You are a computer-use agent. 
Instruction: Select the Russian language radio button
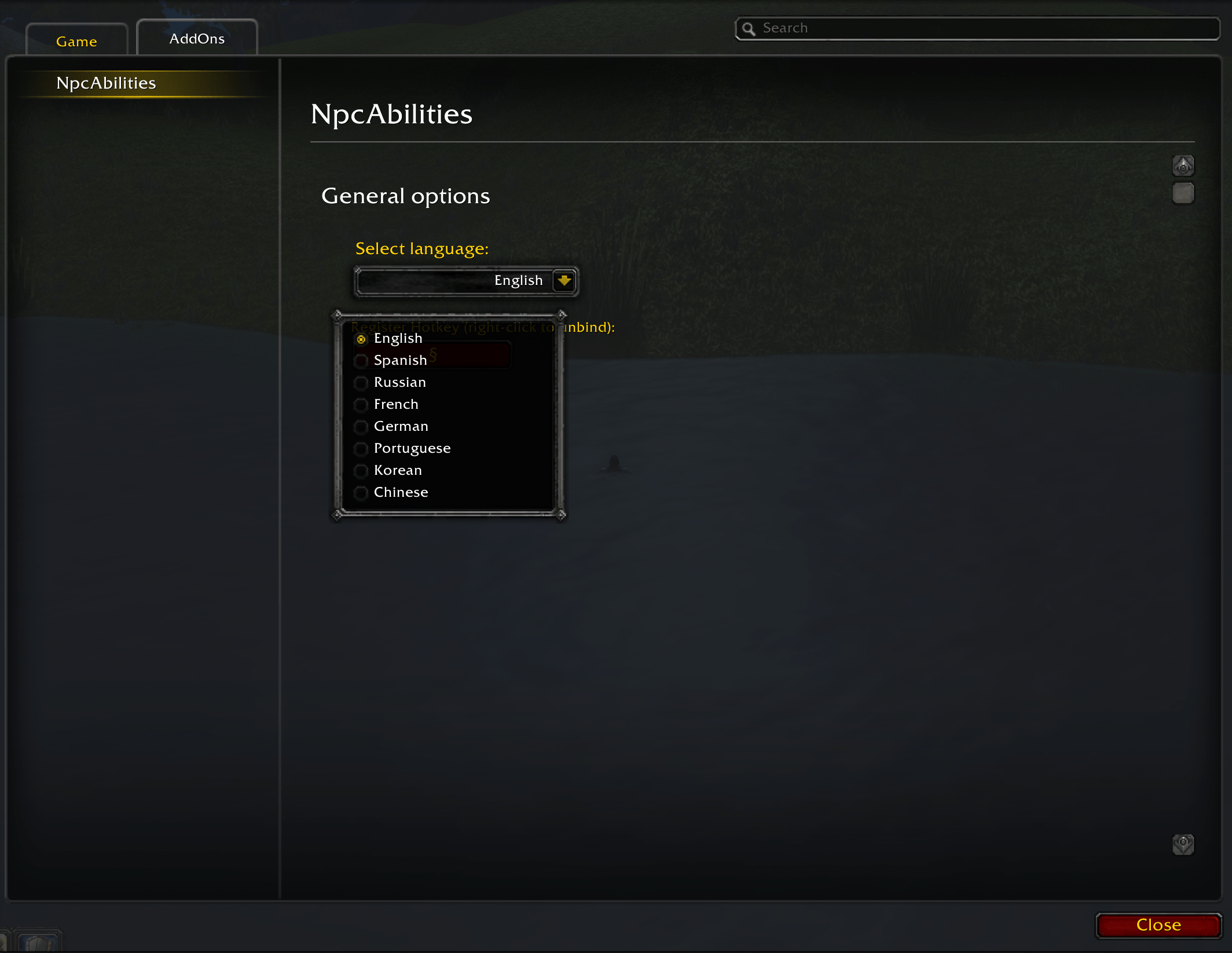[x=362, y=383]
